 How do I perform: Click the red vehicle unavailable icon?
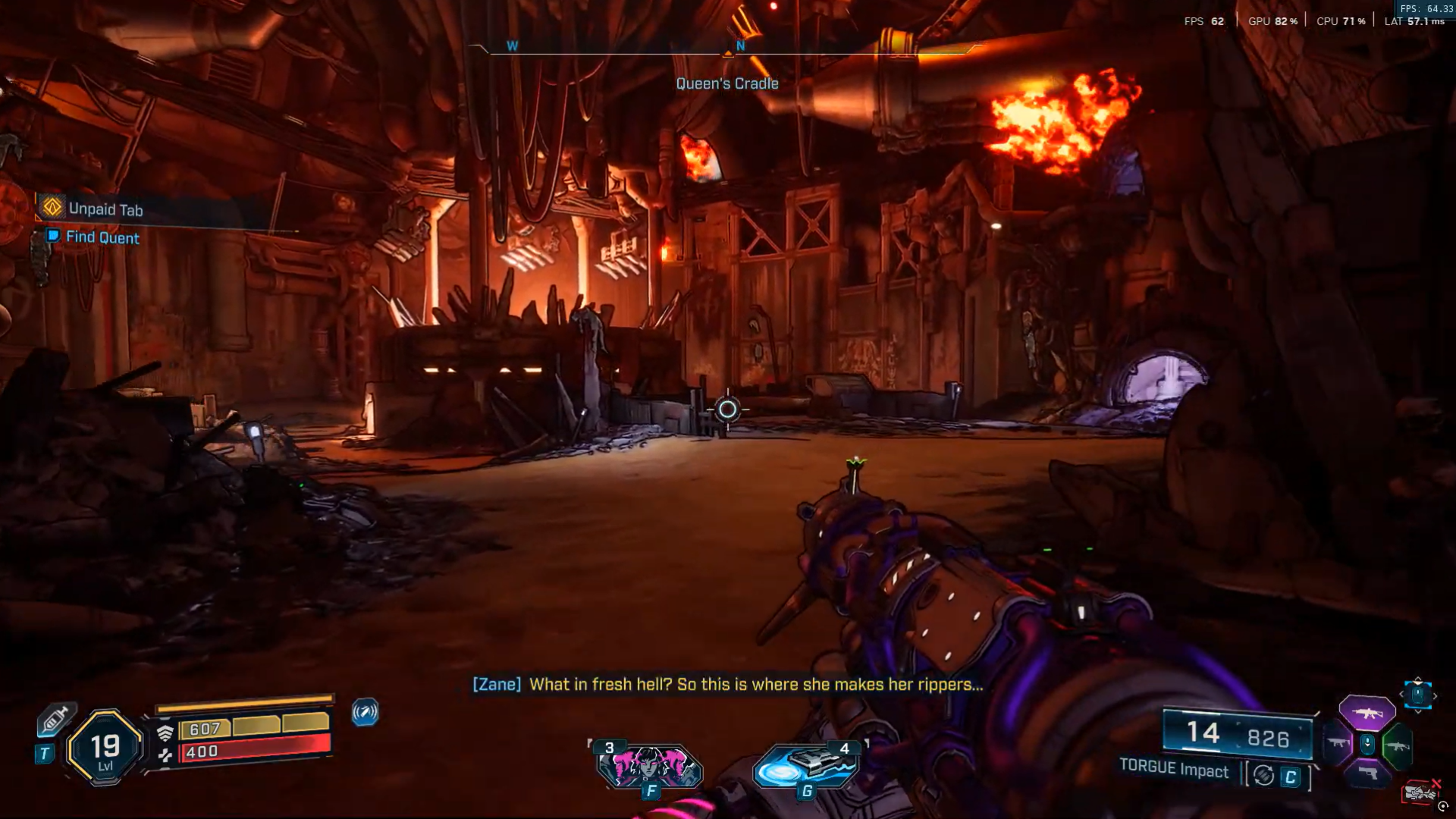point(1420,792)
